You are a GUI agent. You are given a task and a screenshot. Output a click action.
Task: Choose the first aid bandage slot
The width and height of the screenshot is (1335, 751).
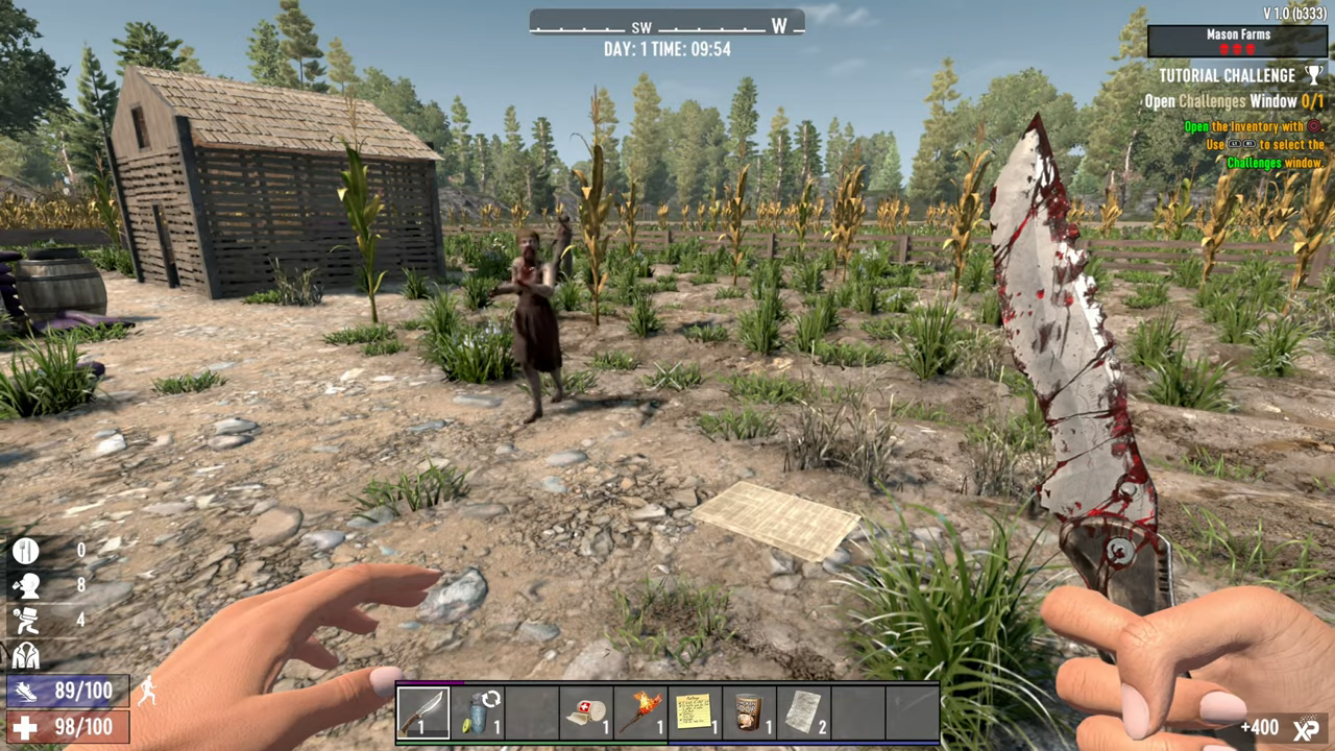tap(586, 711)
